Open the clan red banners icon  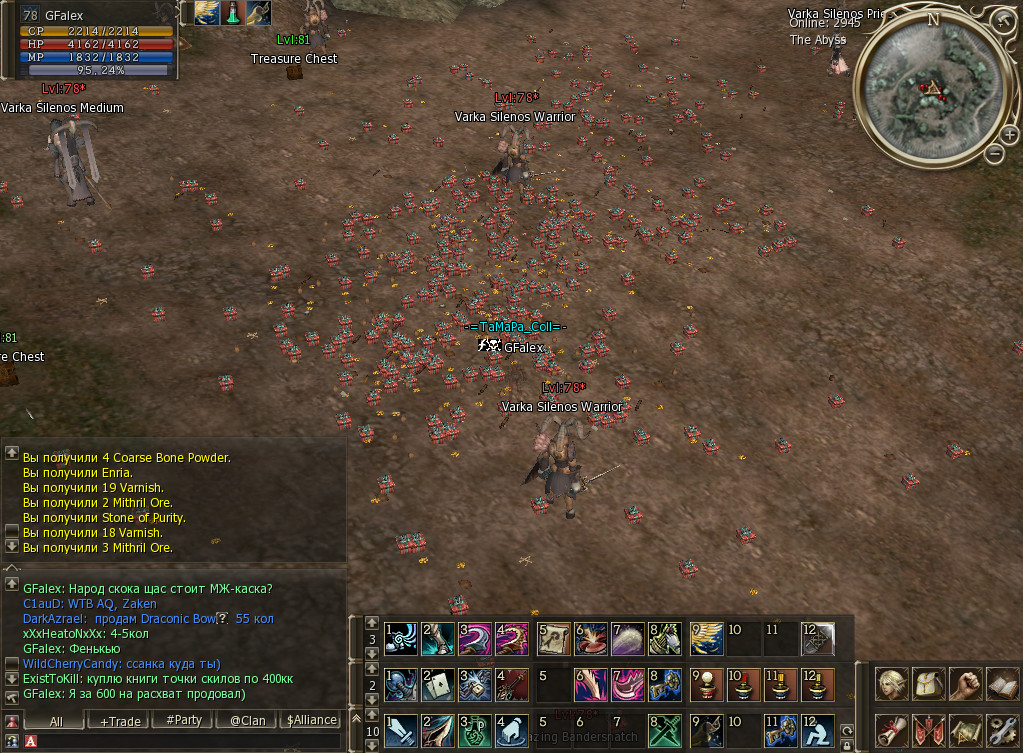929,729
